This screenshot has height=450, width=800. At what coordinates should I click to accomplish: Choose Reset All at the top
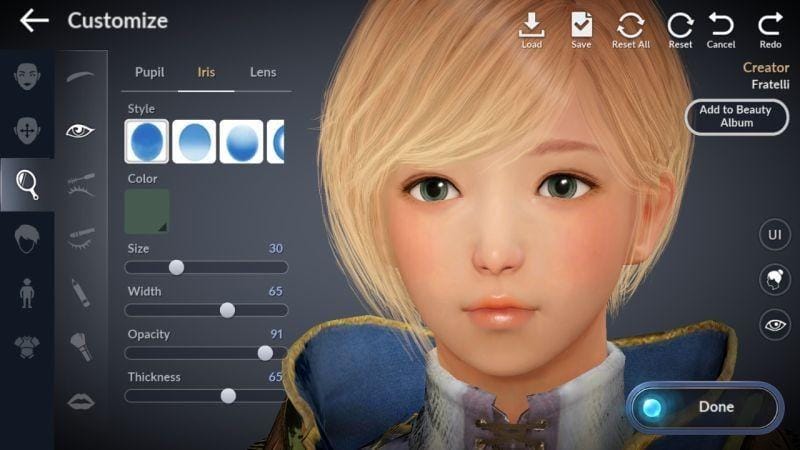(631, 30)
